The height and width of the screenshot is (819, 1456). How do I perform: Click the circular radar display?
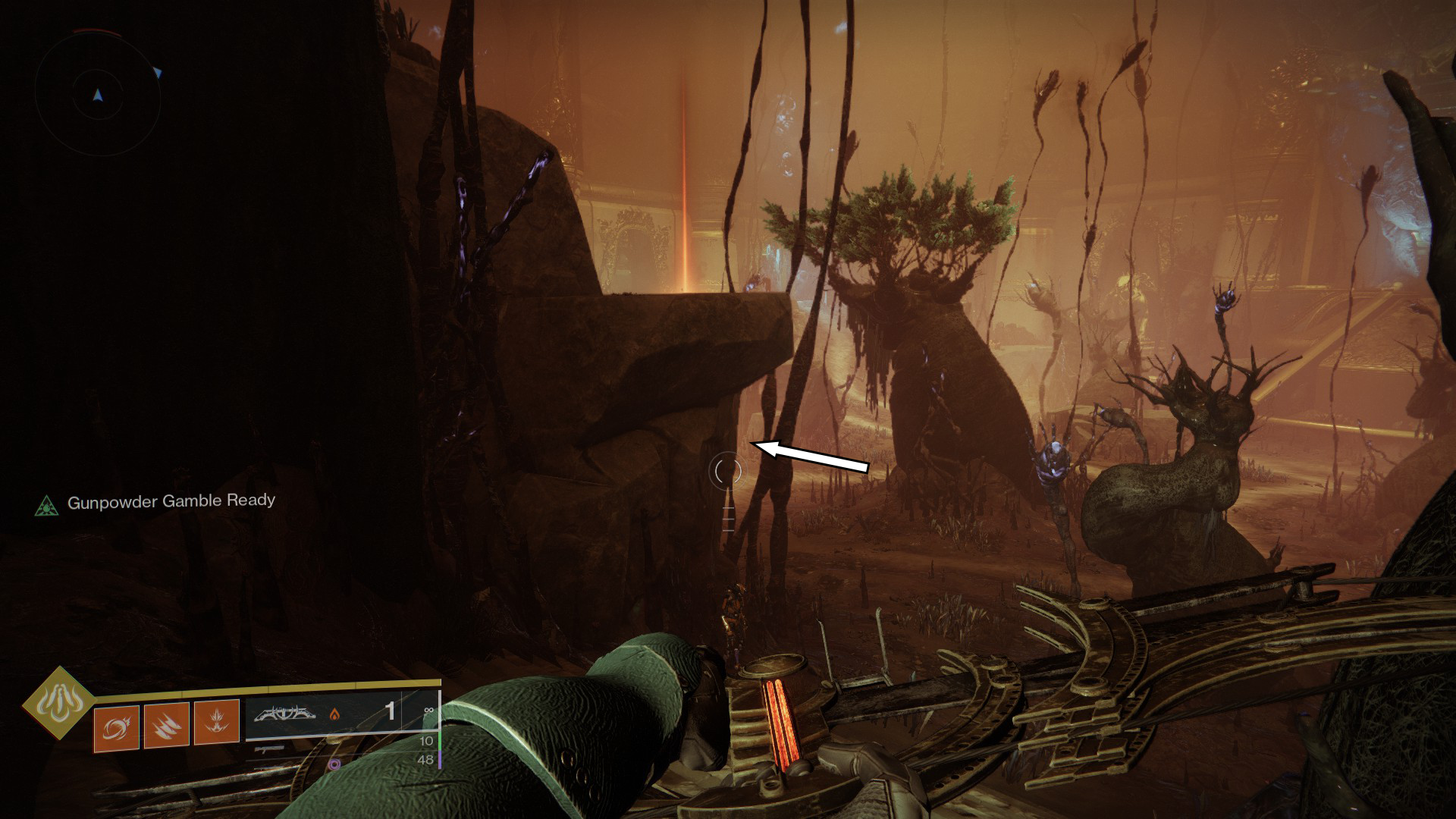97,95
